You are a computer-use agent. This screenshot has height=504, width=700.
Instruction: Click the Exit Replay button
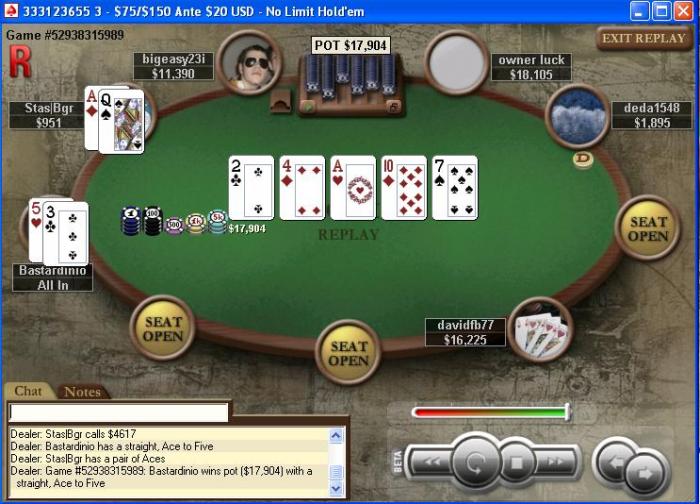(x=644, y=39)
